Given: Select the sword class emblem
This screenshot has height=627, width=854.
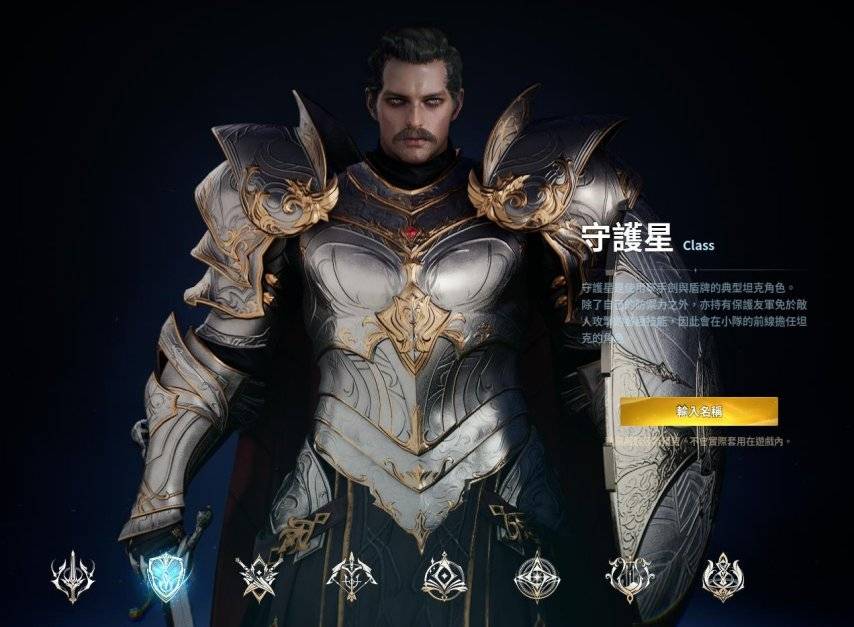Looking at the screenshot, I should pos(73,577).
